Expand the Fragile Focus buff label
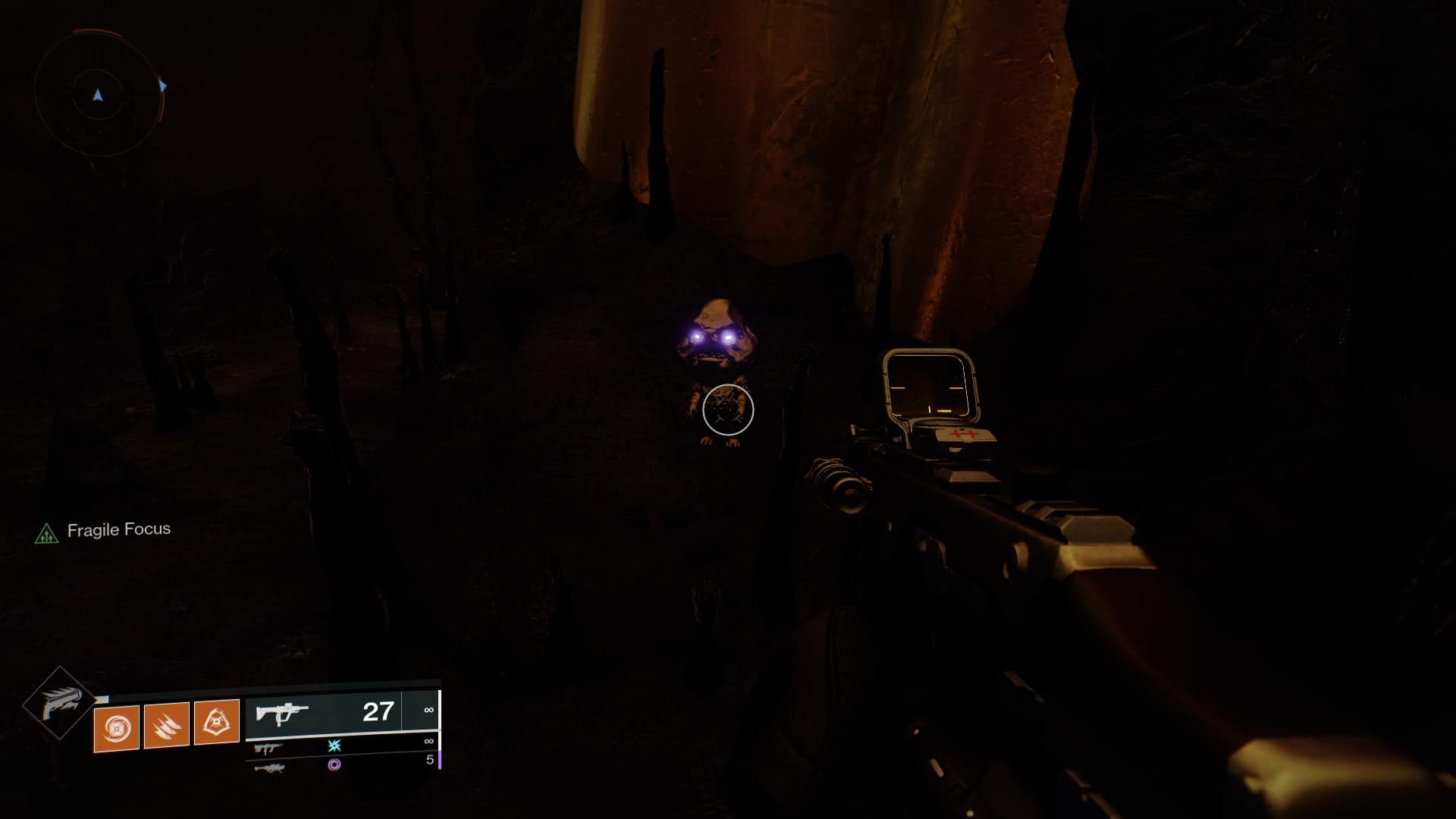Viewport: 1456px width, 819px height. pyautogui.click(x=120, y=529)
